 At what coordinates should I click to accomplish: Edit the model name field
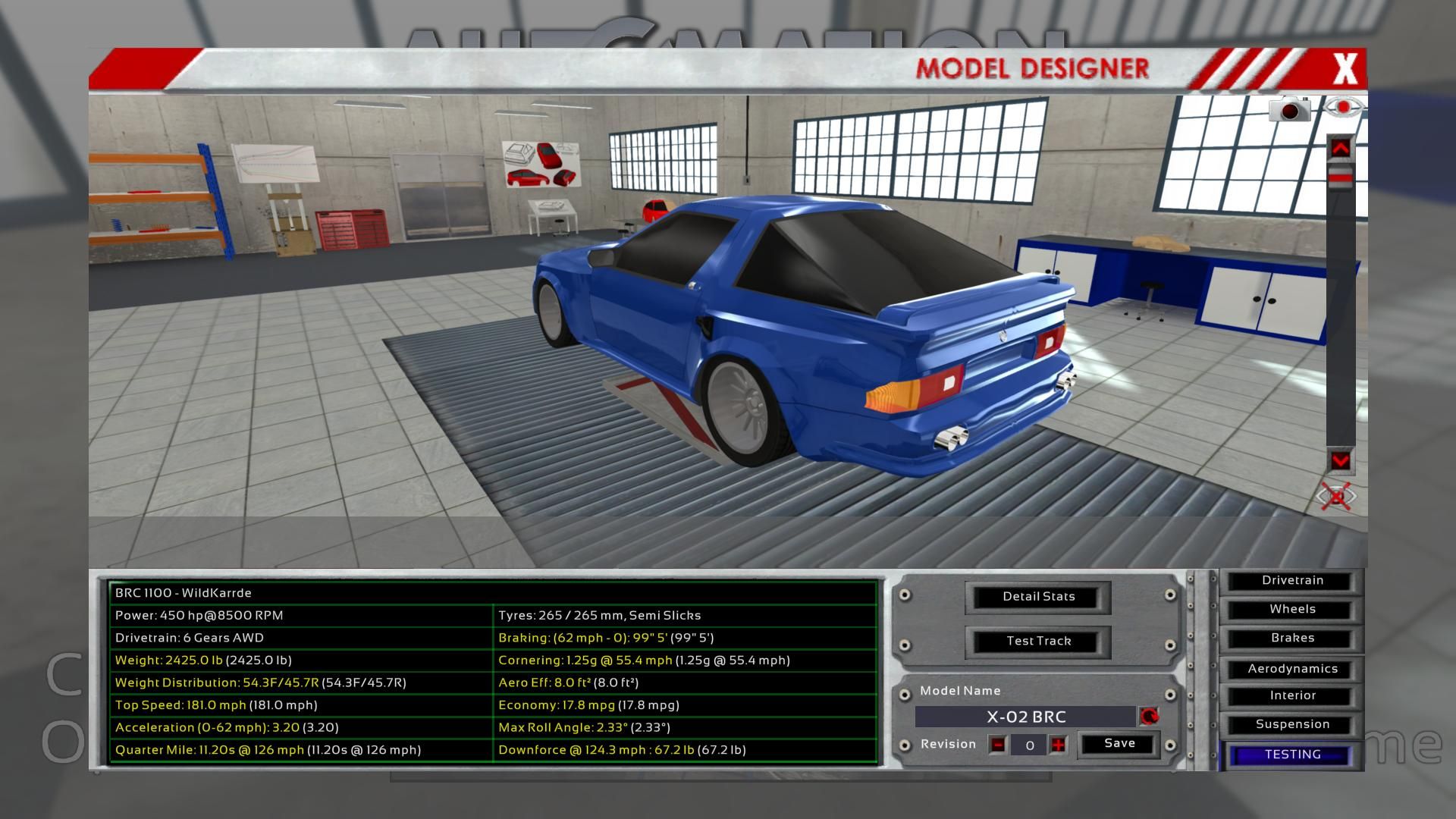point(1025,717)
